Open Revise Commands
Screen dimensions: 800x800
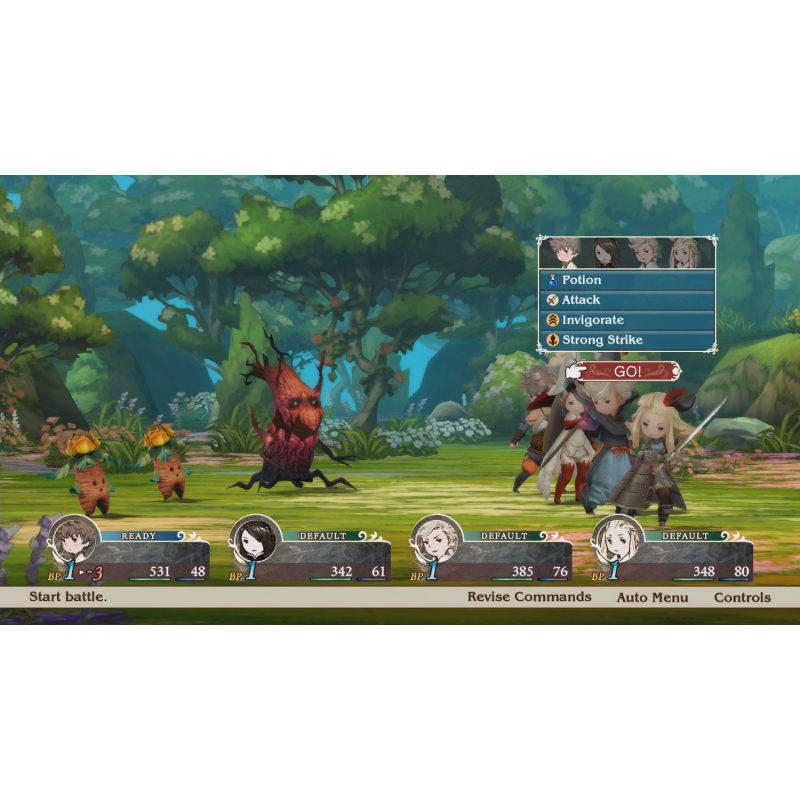point(529,597)
